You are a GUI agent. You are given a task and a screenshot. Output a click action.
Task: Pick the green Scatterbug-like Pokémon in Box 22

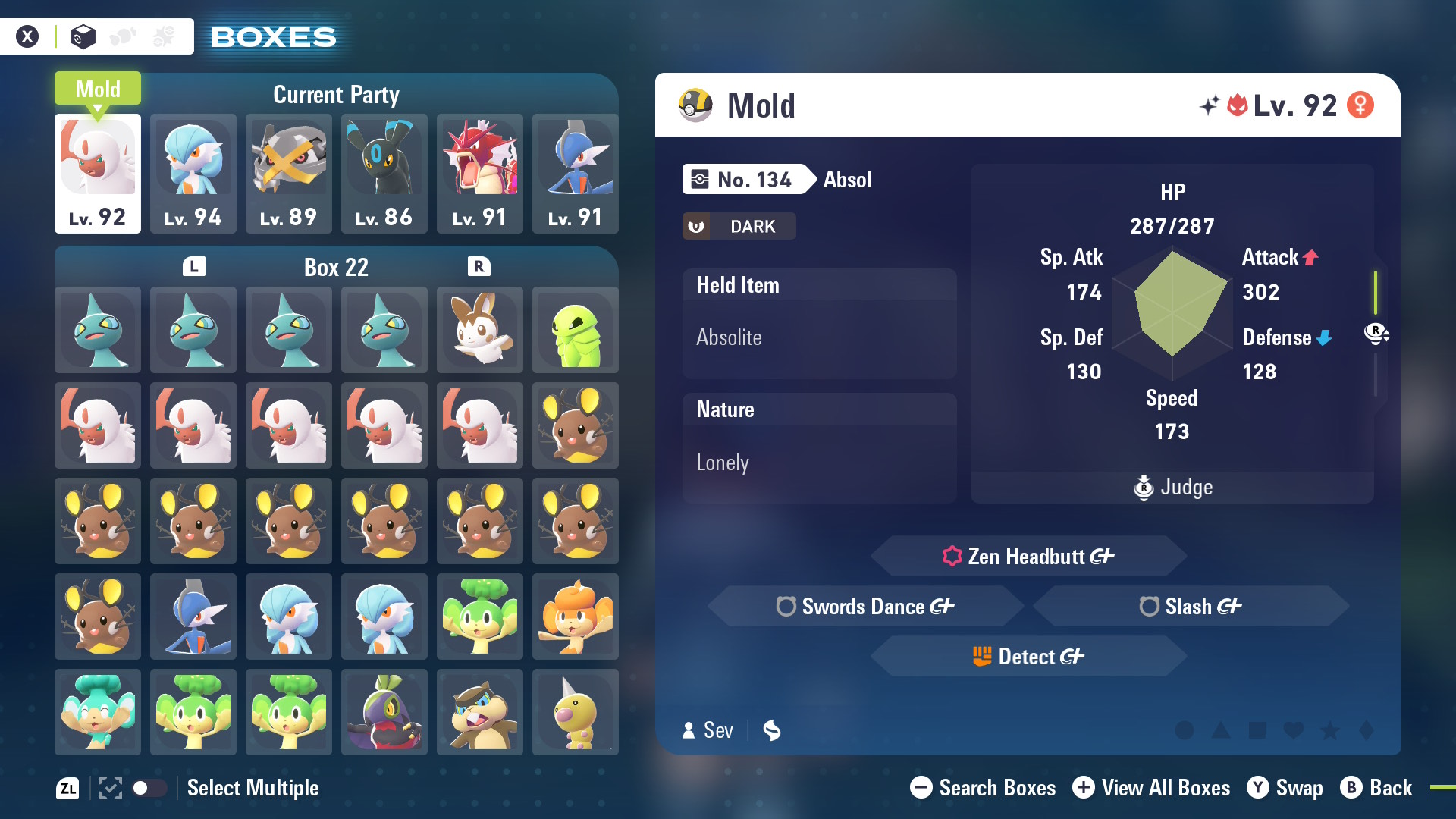coord(576,330)
